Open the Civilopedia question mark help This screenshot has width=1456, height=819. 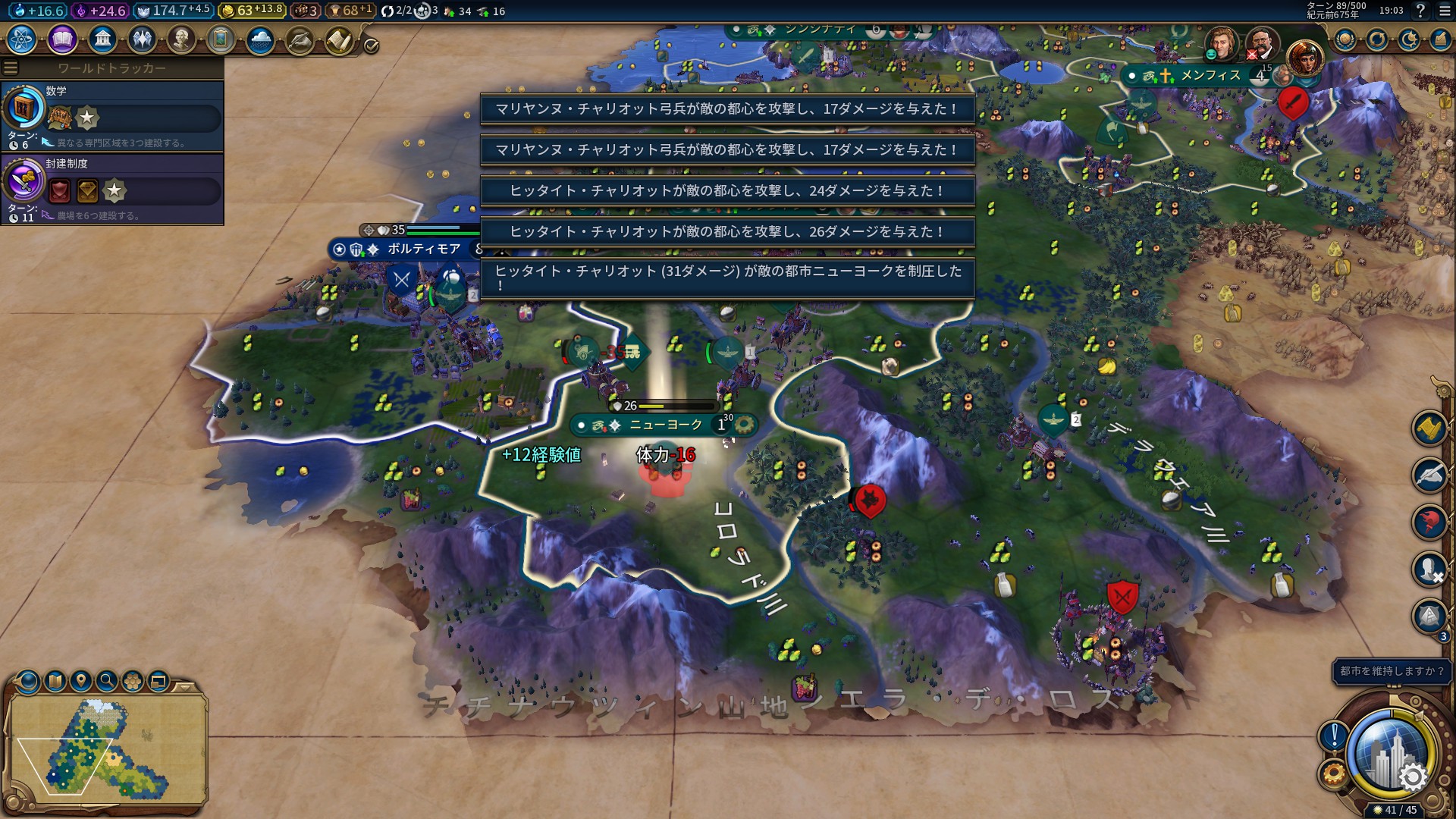tap(1421, 11)
